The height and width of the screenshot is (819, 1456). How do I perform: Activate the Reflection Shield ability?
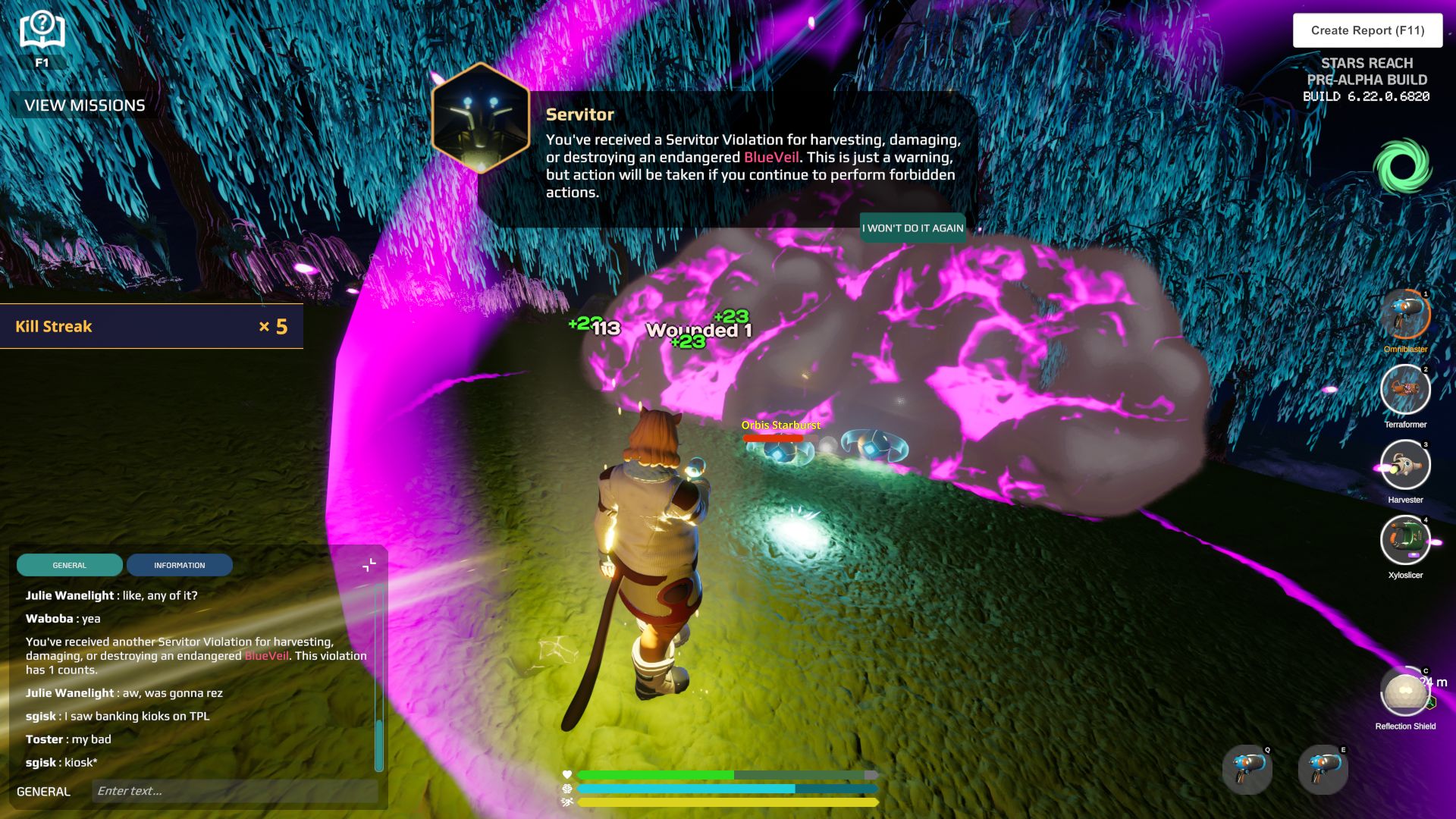pyautogui.click(x=1405, y=691)
